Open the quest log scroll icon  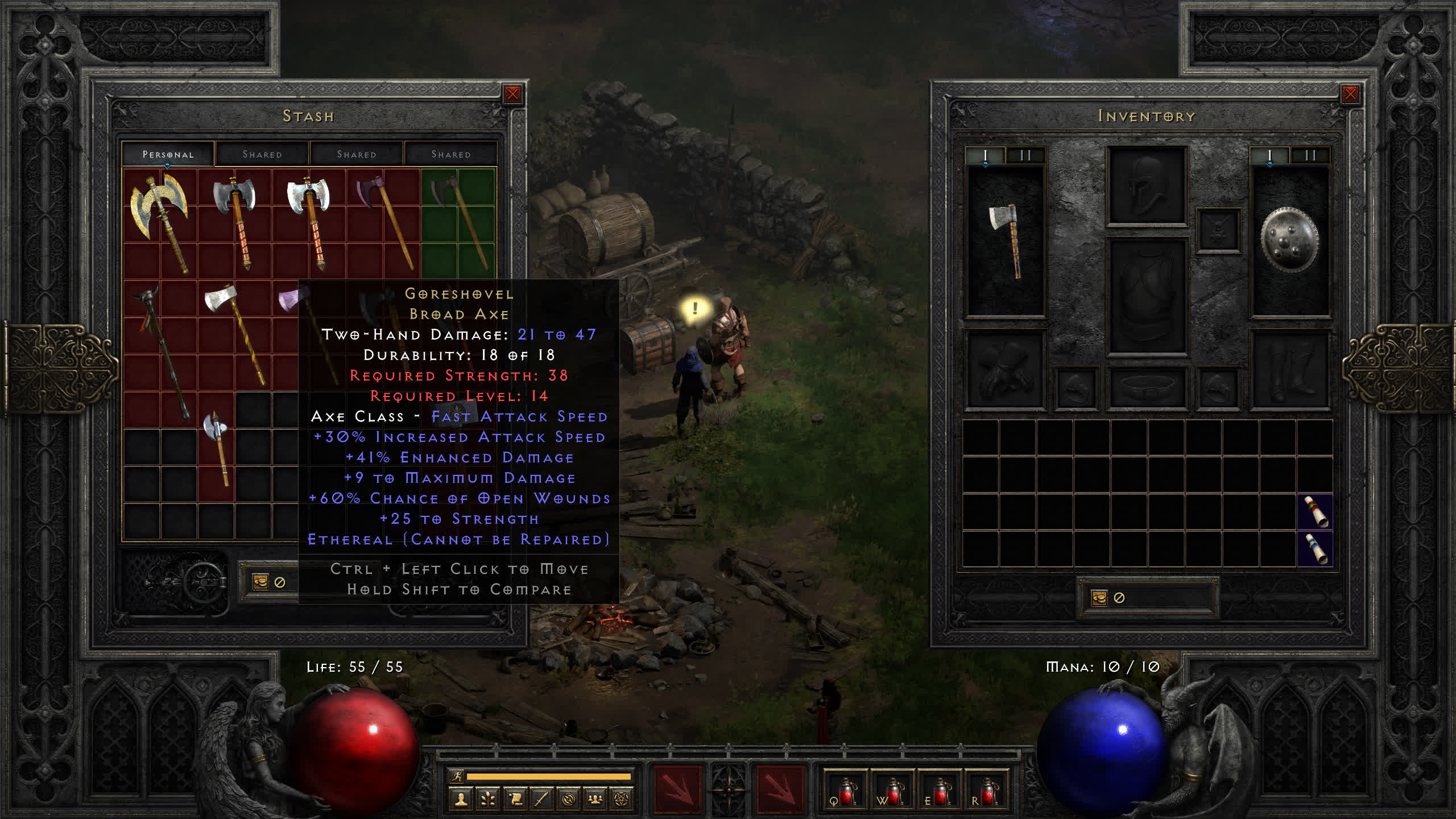coord(515,800)
